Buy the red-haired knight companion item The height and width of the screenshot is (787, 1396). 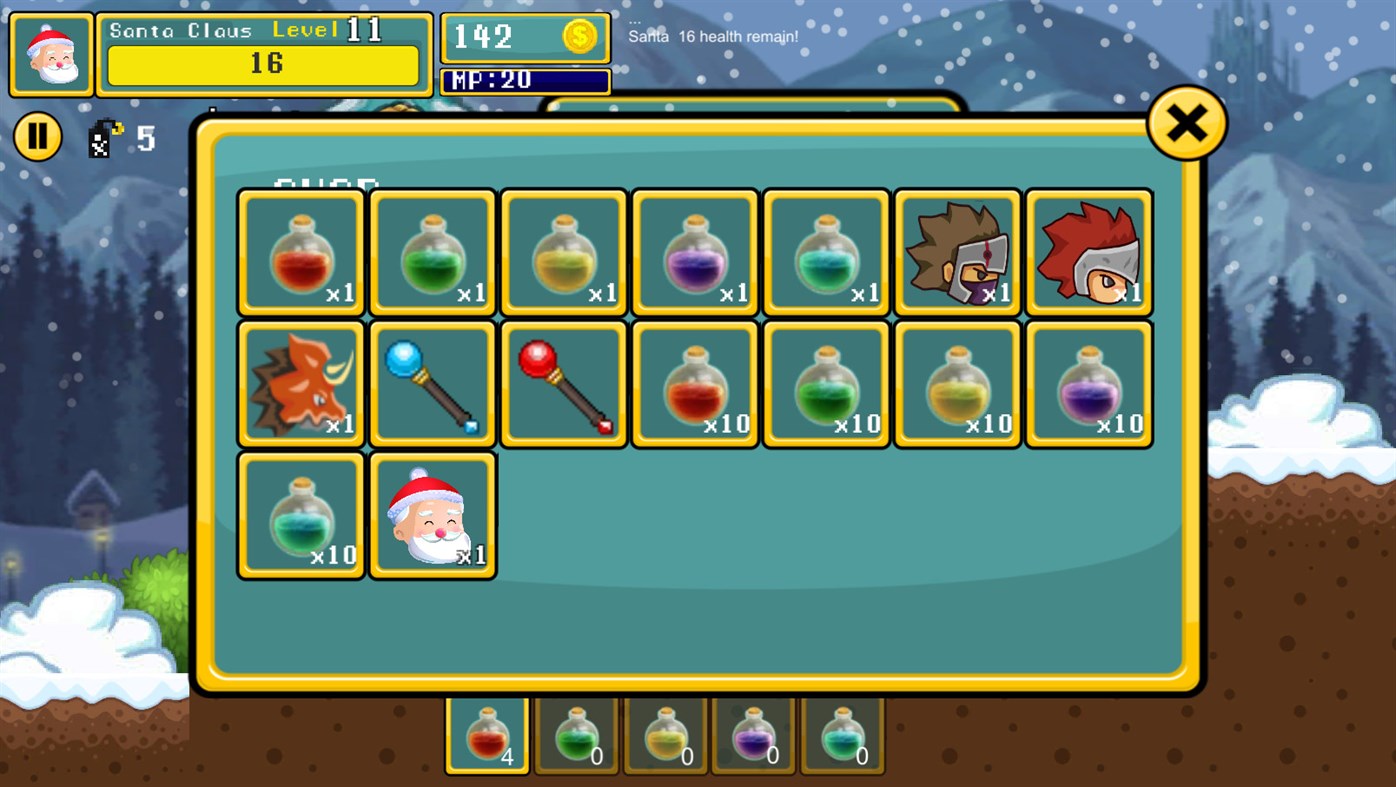click(1087, 251)
